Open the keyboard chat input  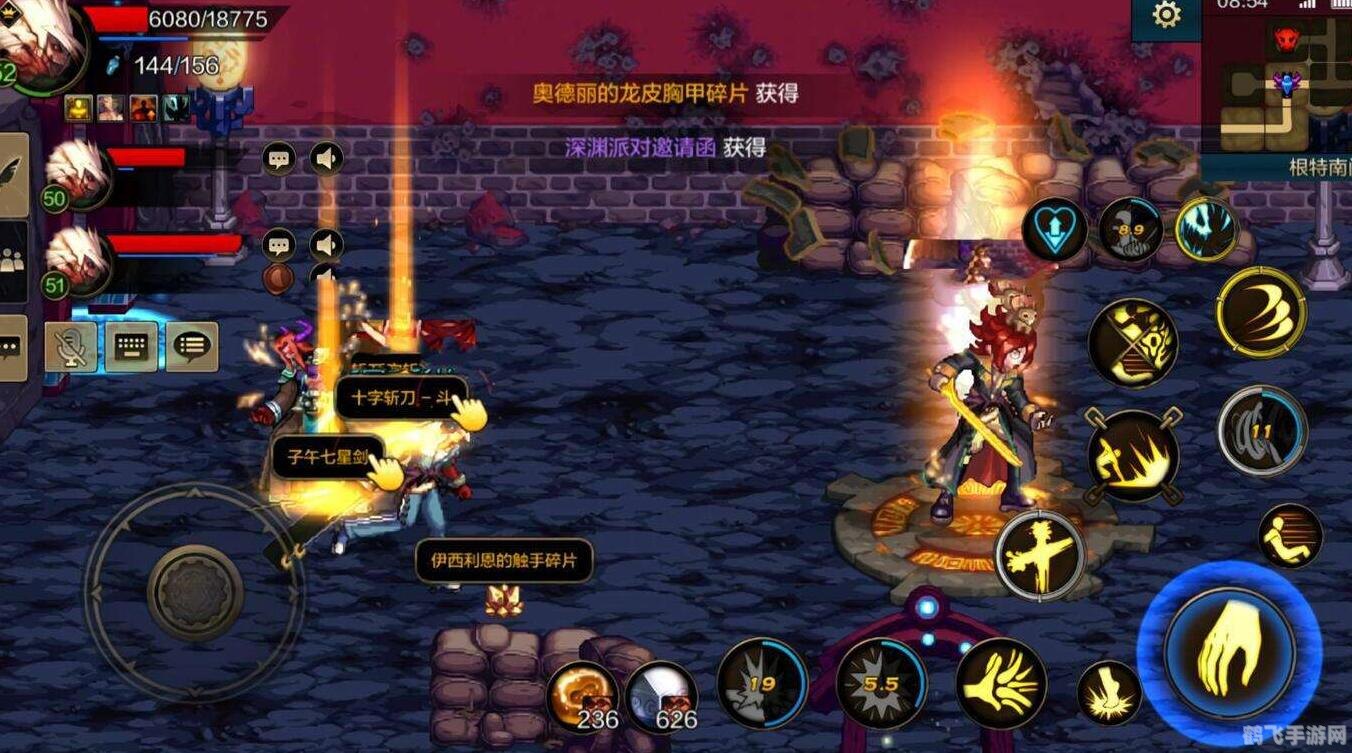point(131,347)
